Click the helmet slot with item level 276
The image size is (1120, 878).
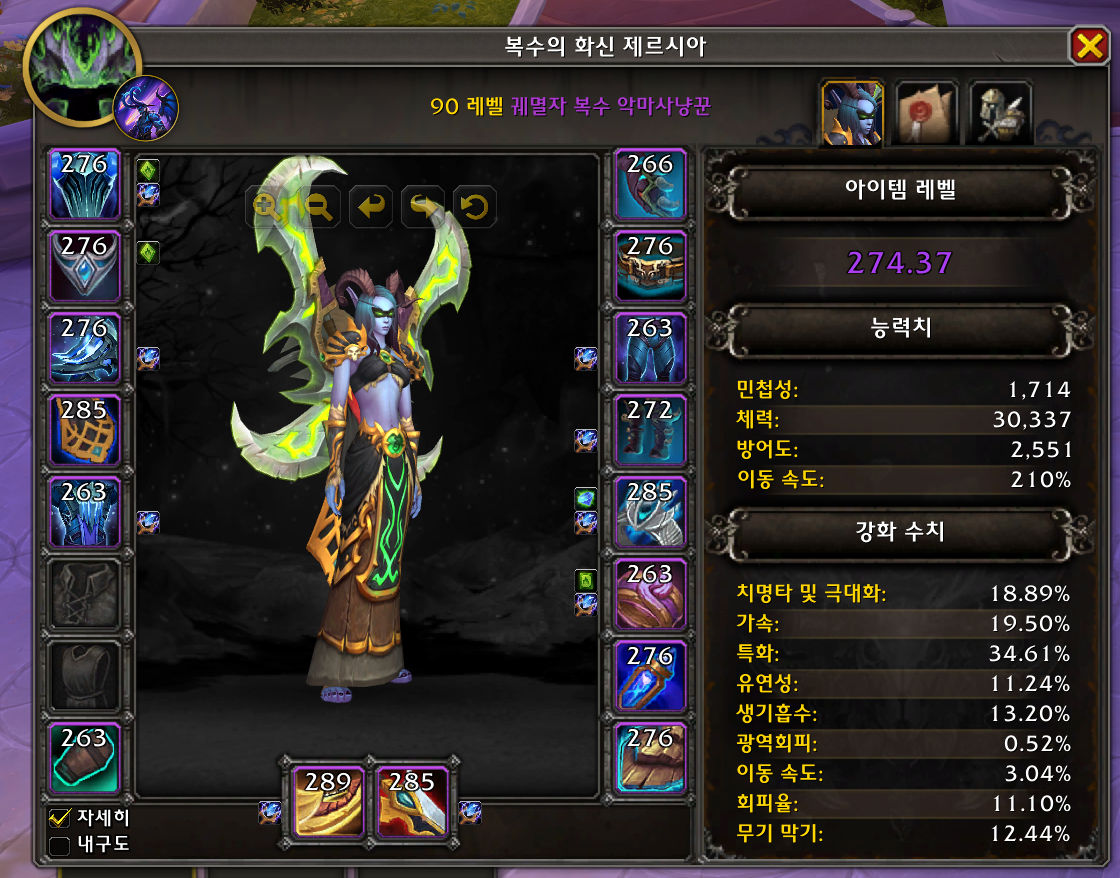click(x=85, y=184)
